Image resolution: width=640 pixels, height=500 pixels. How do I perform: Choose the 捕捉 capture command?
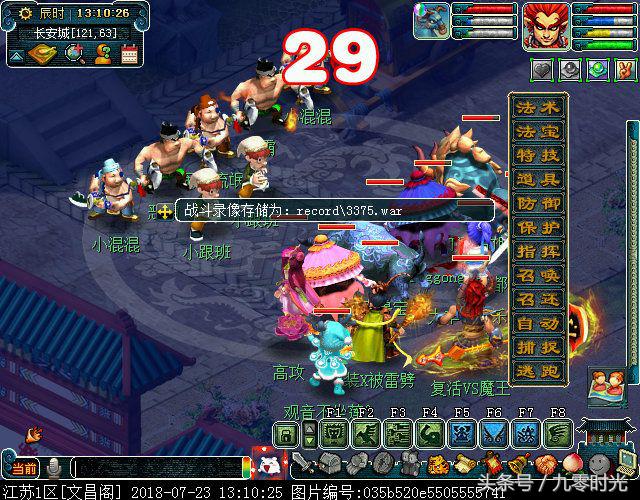point(538,348)
